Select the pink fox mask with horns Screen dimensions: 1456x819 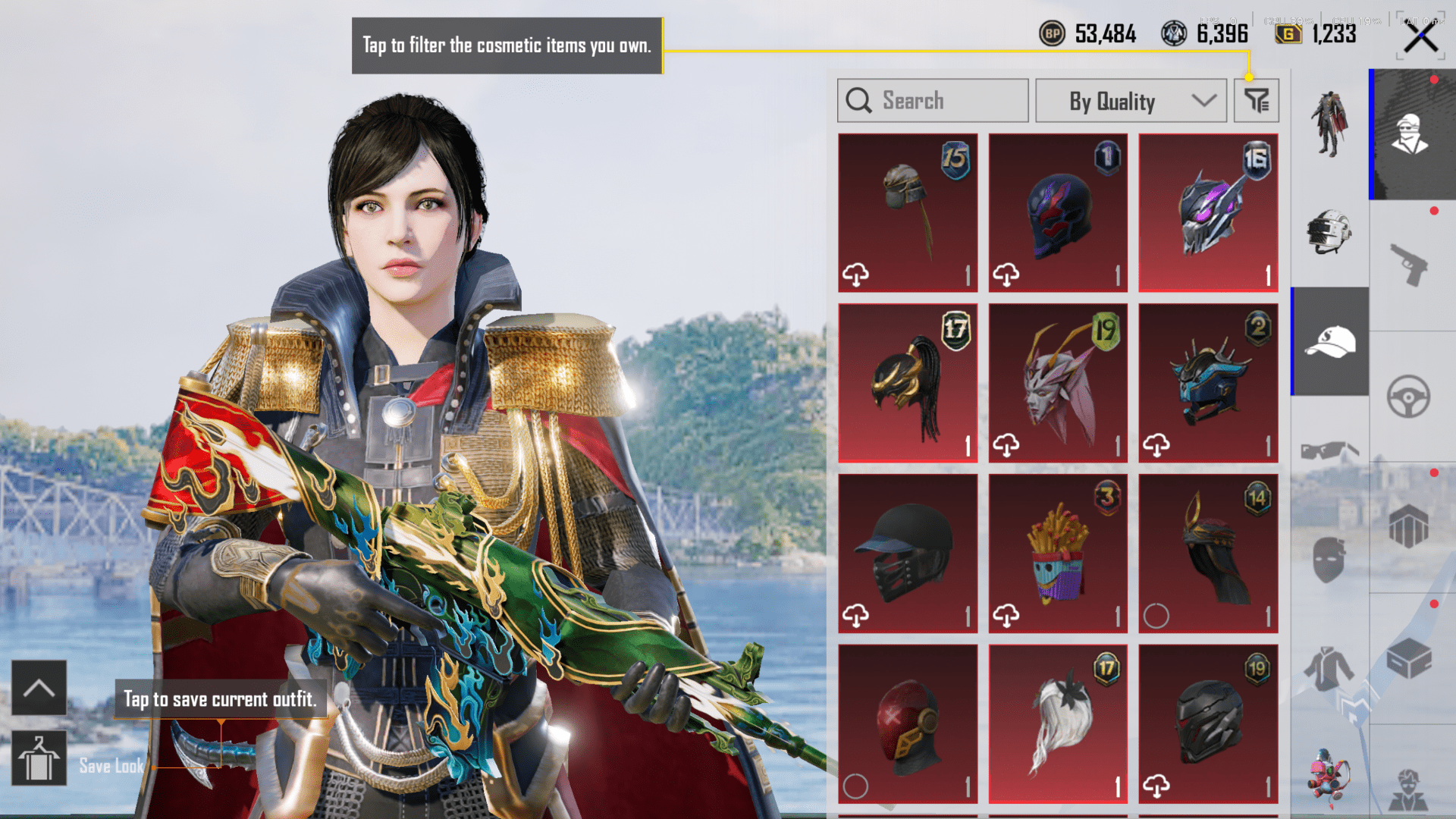pyautogui.click(x=1058, y=383)
